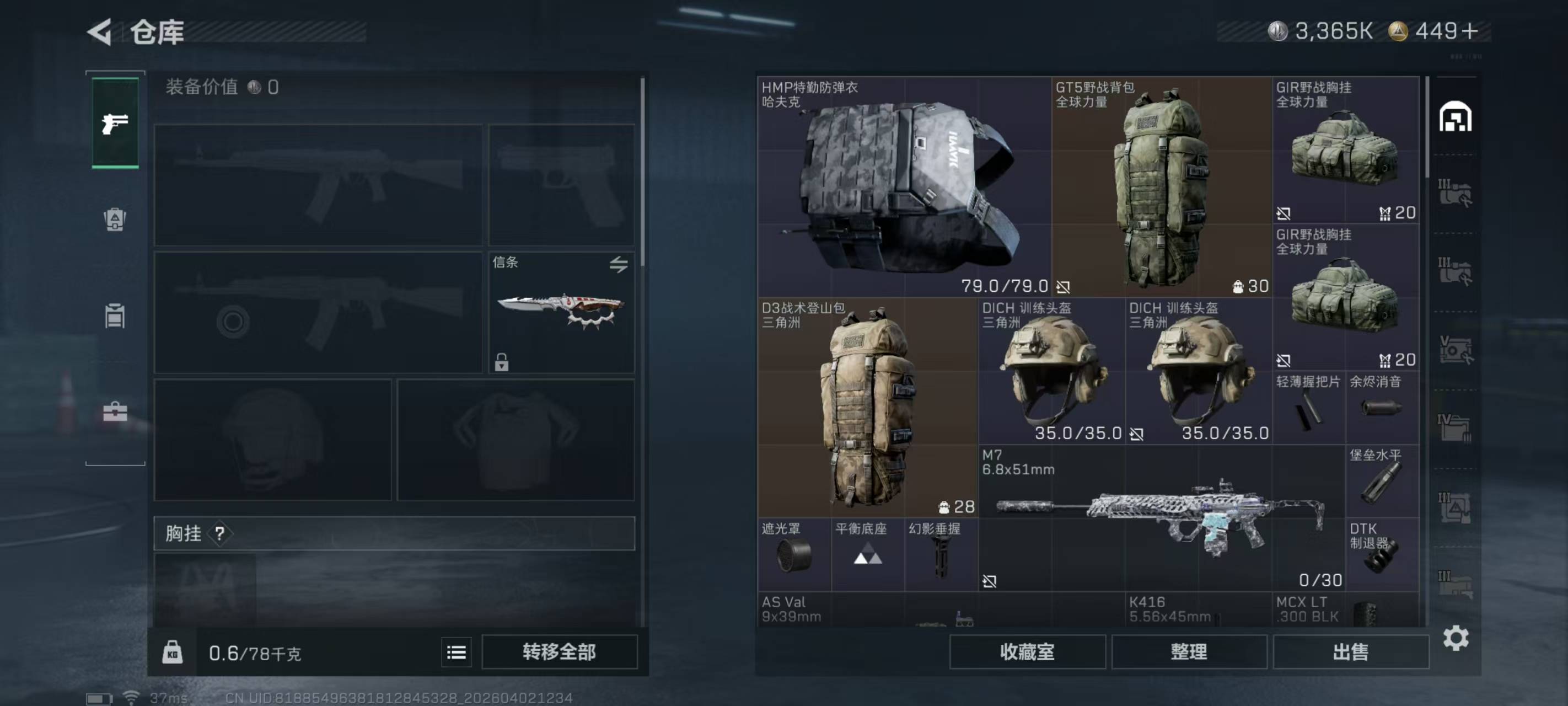Switch to the backpack equipment tab

tap(115, 220)
